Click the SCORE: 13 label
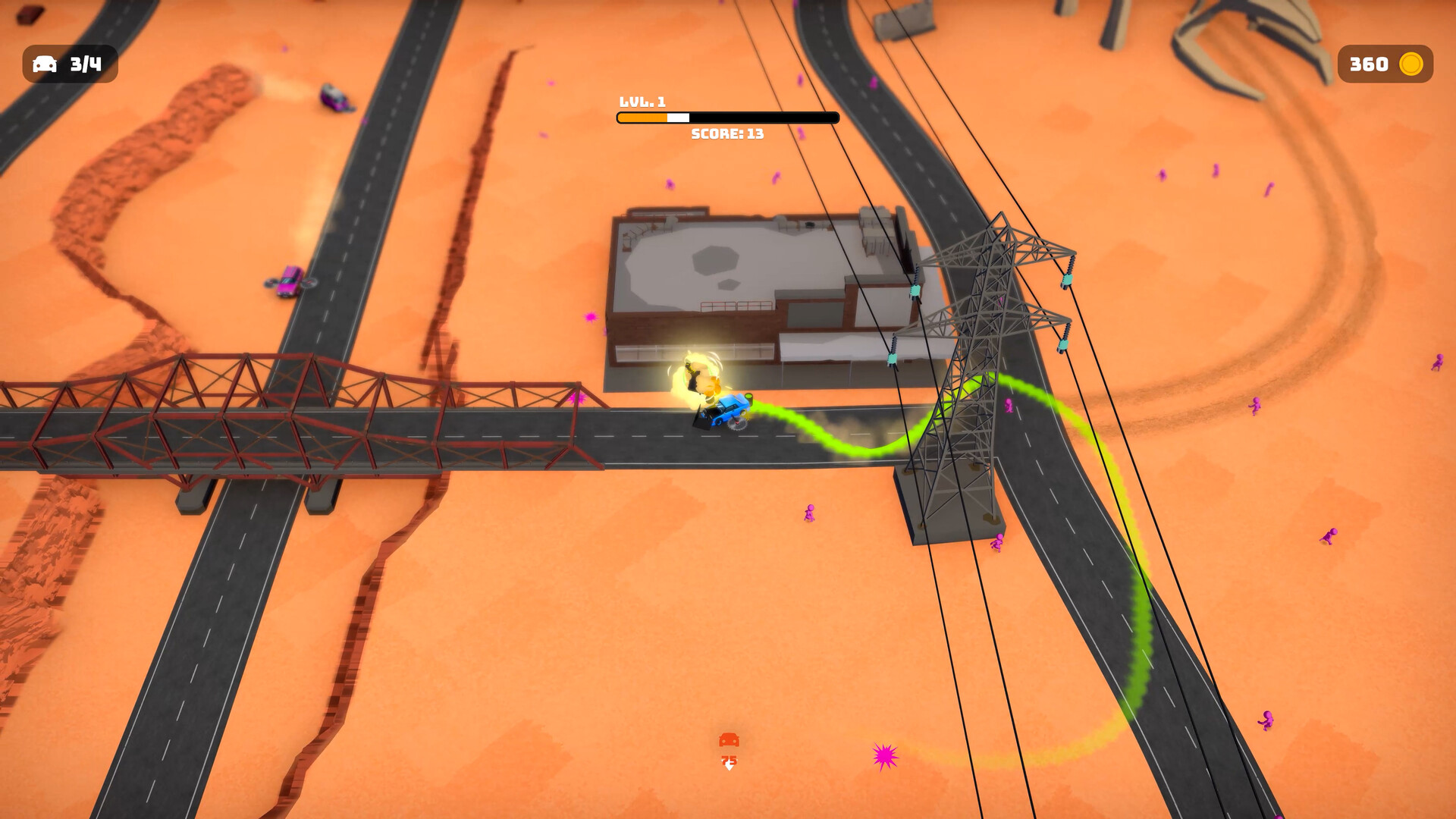 [726, 134]
